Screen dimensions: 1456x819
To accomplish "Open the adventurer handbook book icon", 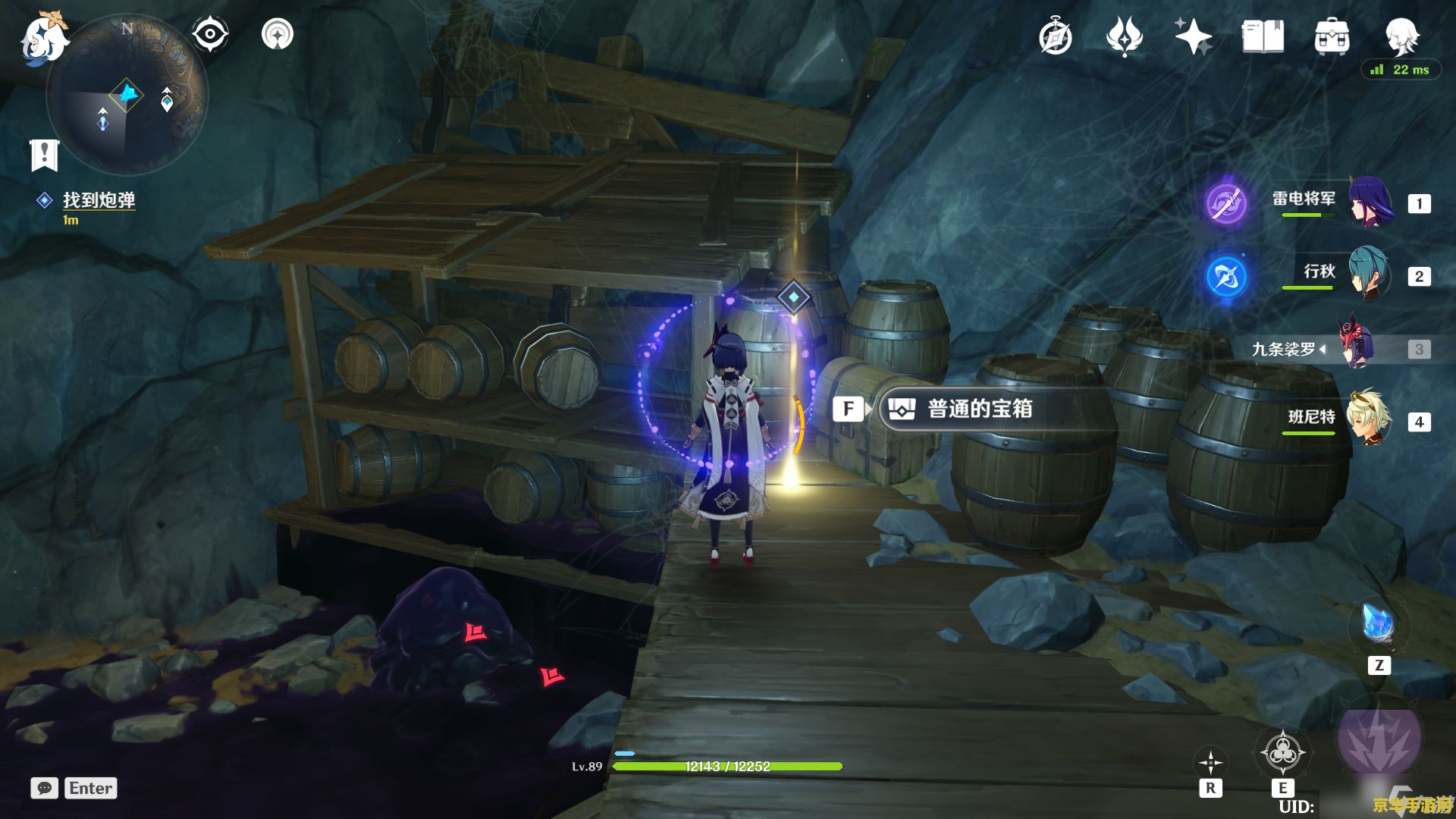I will [x=1263, y=36].
